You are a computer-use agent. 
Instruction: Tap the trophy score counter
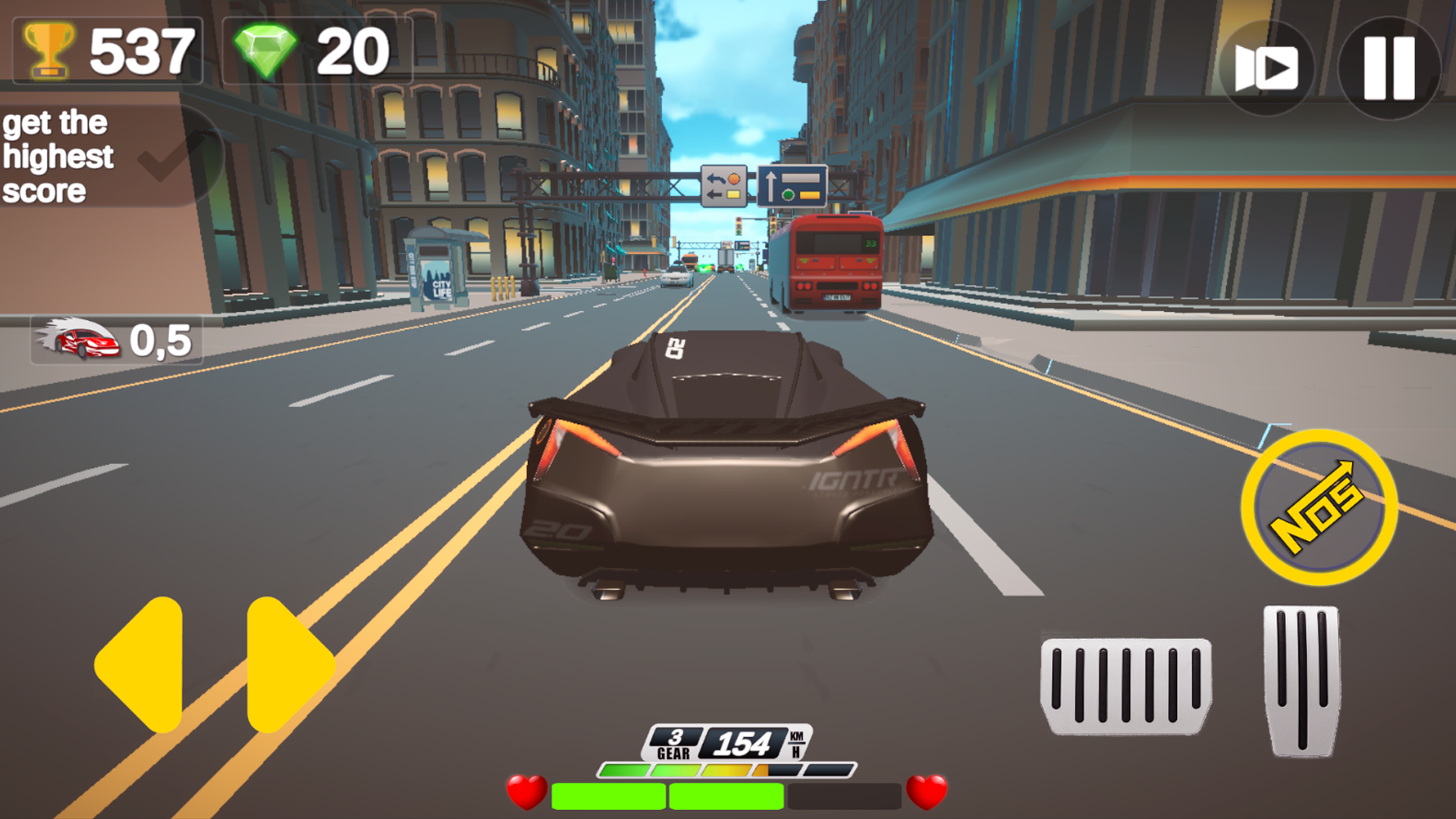click(x=106, y=49)
